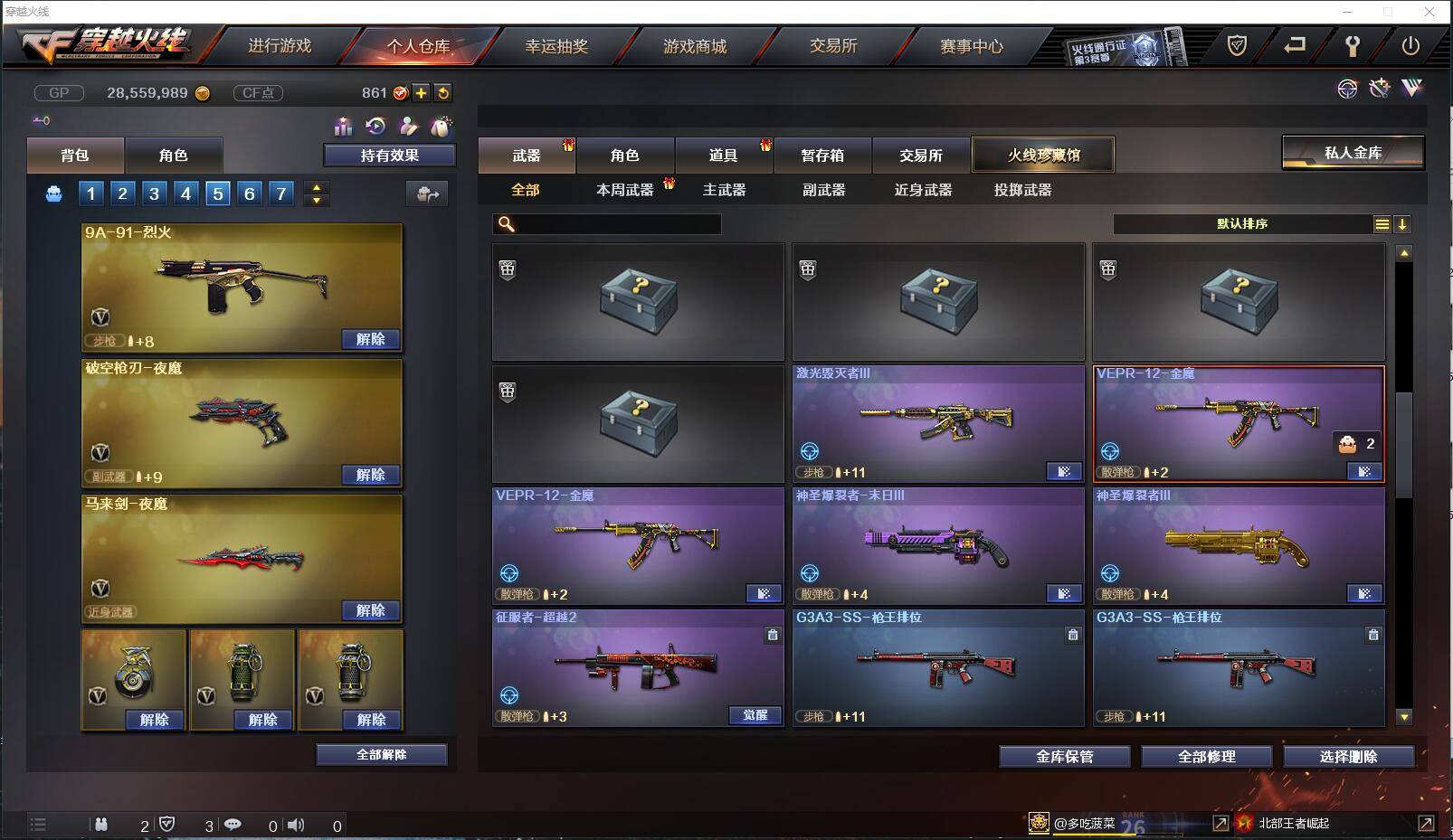Select the character rename edit icon
1453x840 pixels.
pos(408,127)
